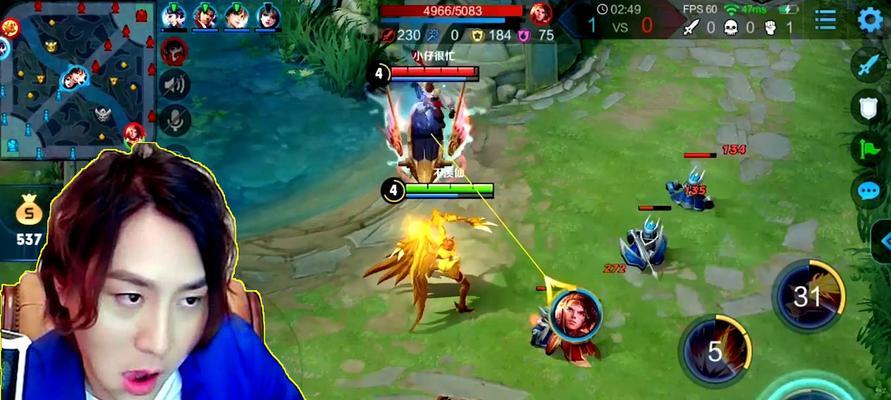Select the red hero portrait by the minimap

(x=175, y=50)
